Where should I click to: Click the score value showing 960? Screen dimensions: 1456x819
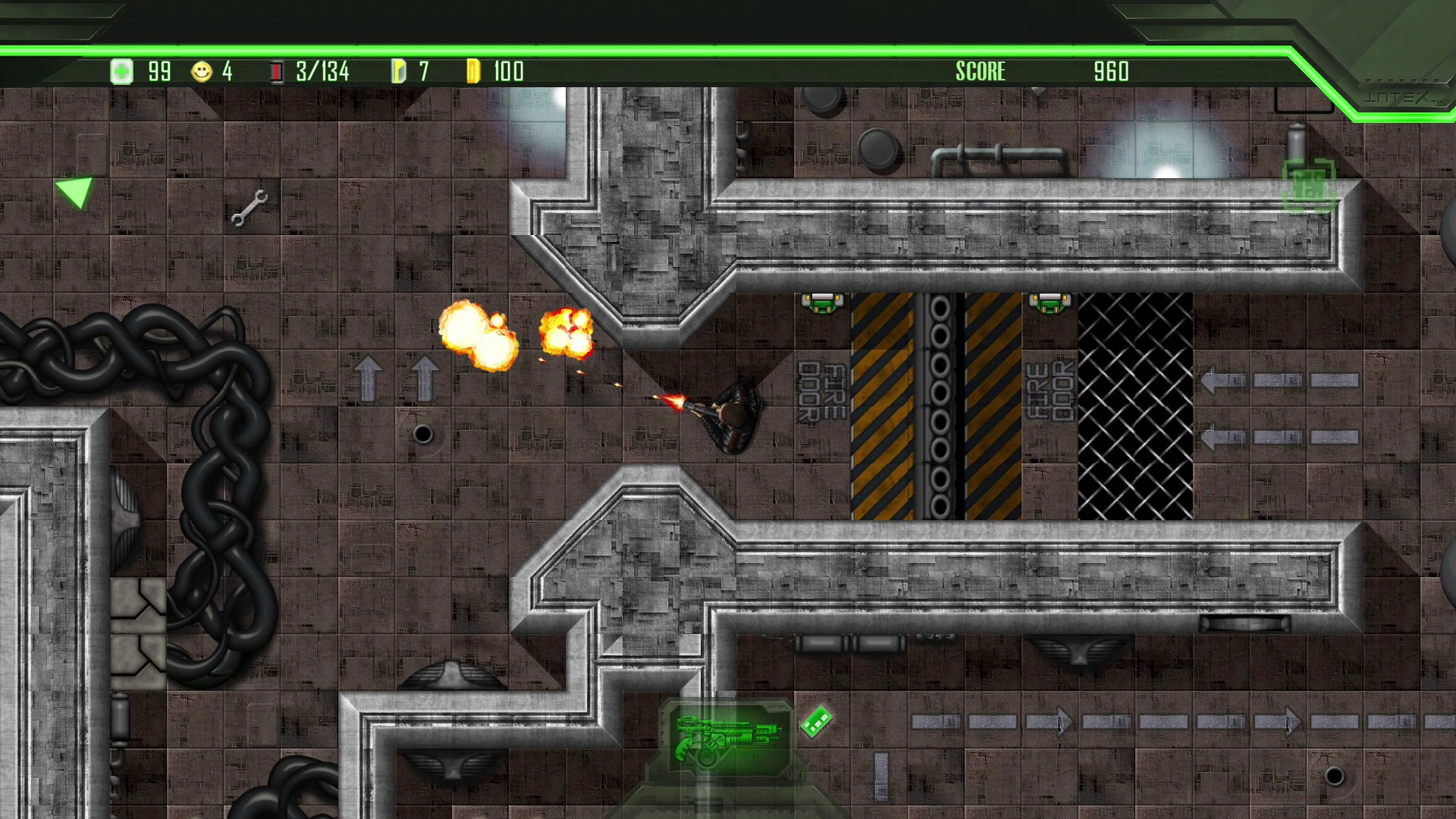point(1110,71)
